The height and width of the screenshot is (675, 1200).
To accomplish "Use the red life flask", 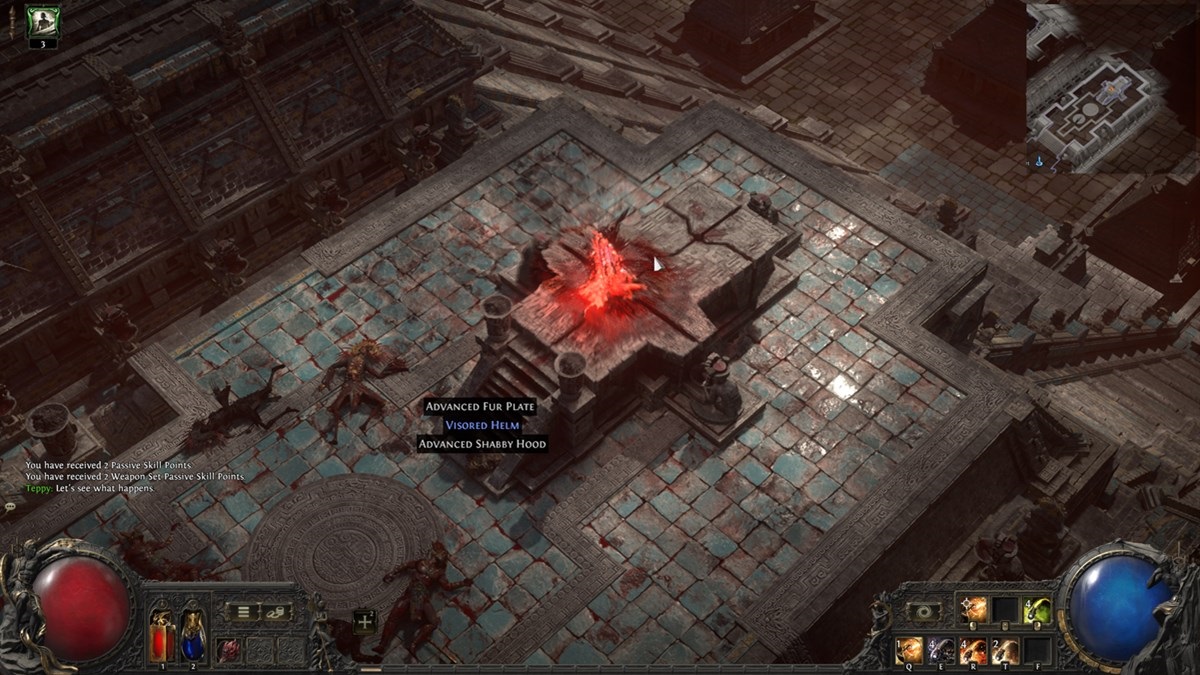I will coord(162,632).
